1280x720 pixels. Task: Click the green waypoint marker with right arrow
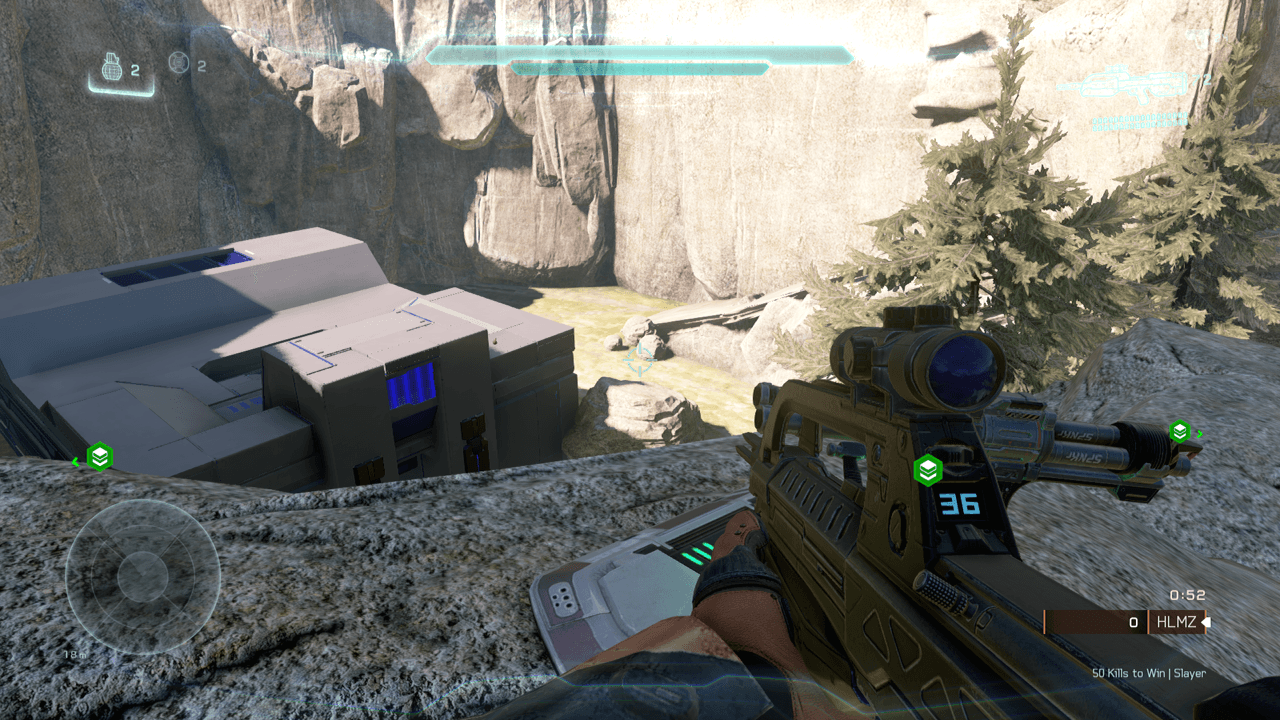point(1181,432)
